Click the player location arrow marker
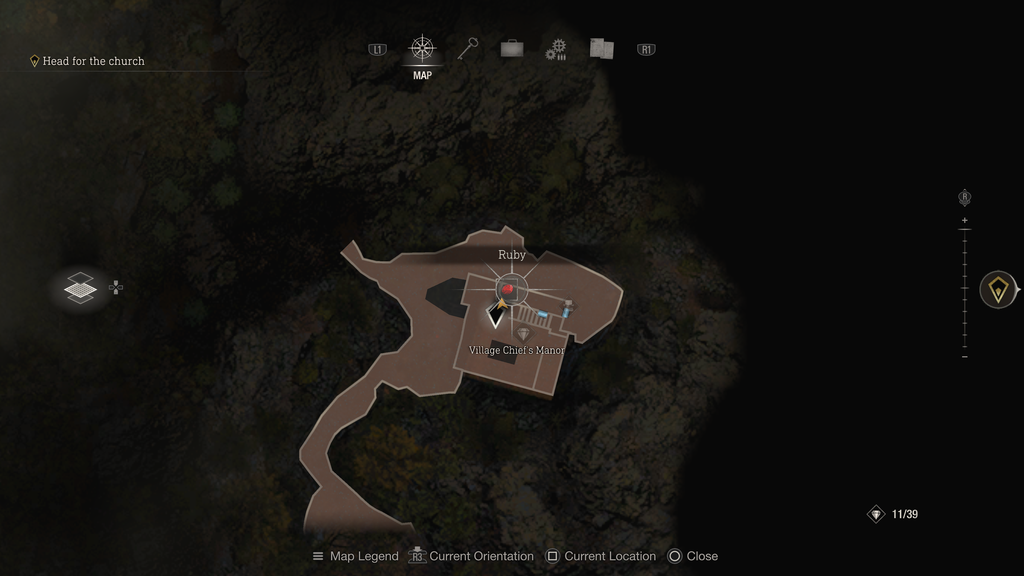The height and width of the screenshot is (576, 1024). (x=495, y=317)
